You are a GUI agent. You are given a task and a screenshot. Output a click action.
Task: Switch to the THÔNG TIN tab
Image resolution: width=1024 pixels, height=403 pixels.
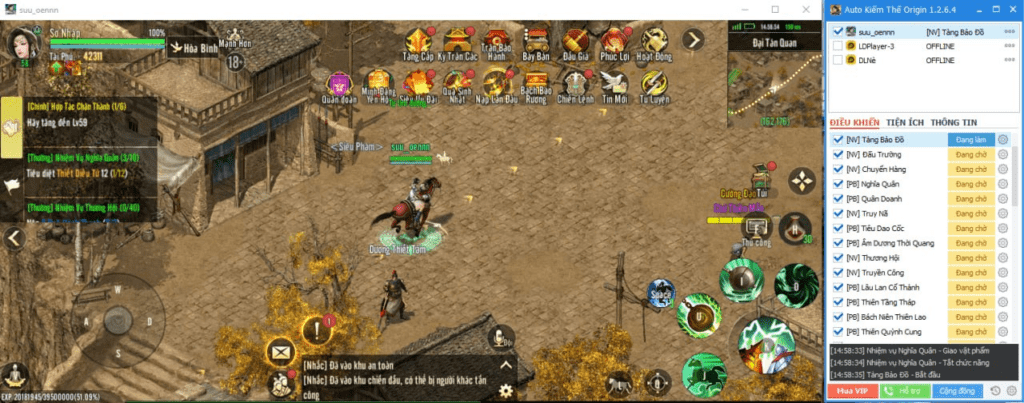pos(954,122)
